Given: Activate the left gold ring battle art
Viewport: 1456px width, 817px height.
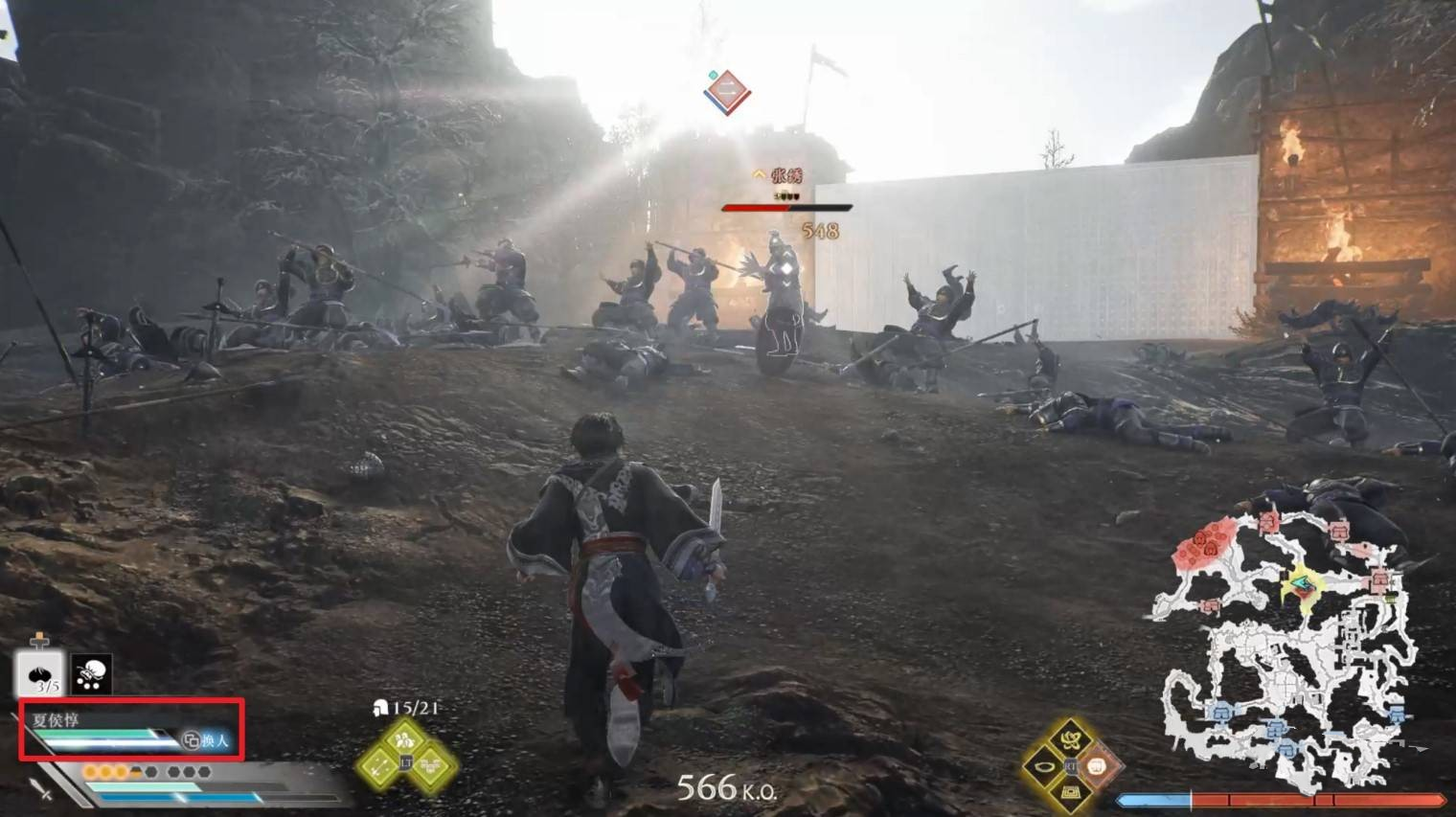Looking at the screenshot, I should pyautogui.click(x=1042, y=766).
